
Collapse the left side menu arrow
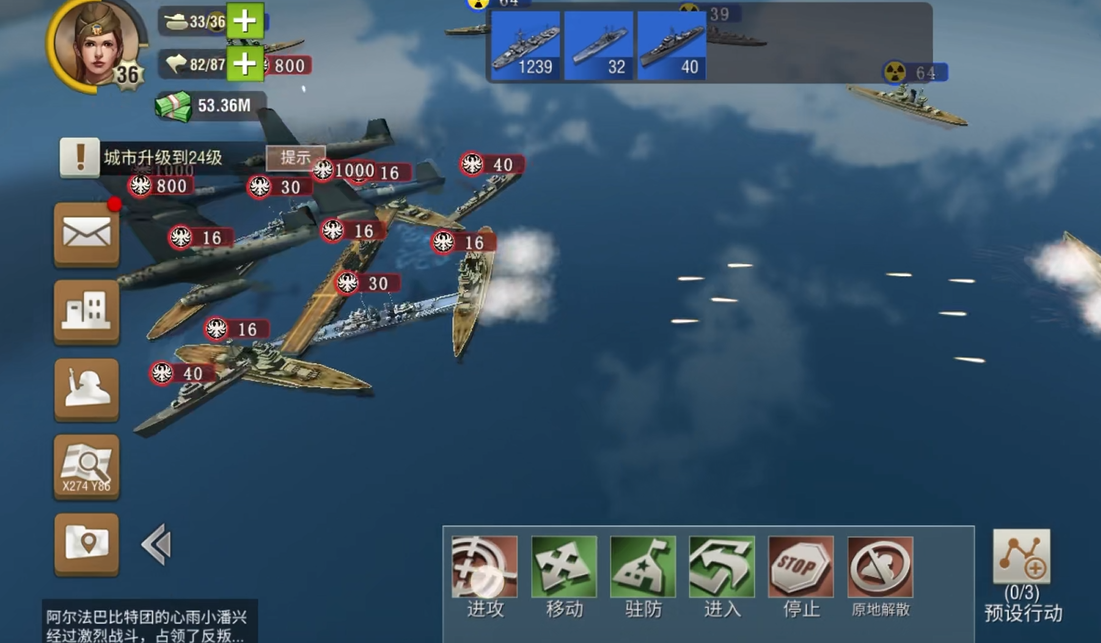(156, 545)
